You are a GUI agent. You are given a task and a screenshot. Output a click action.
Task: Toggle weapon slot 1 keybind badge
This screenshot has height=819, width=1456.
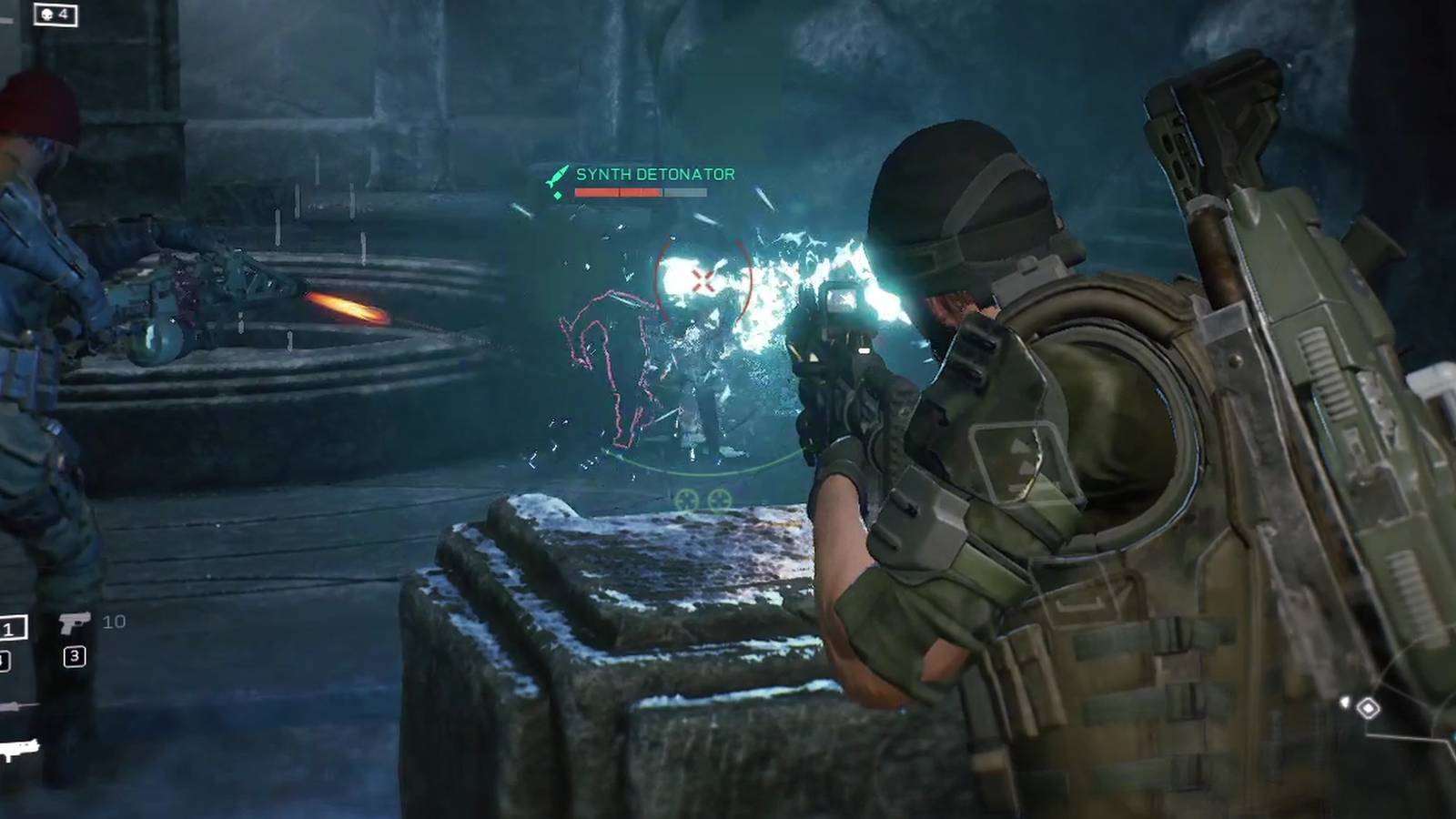click(9, 628)
